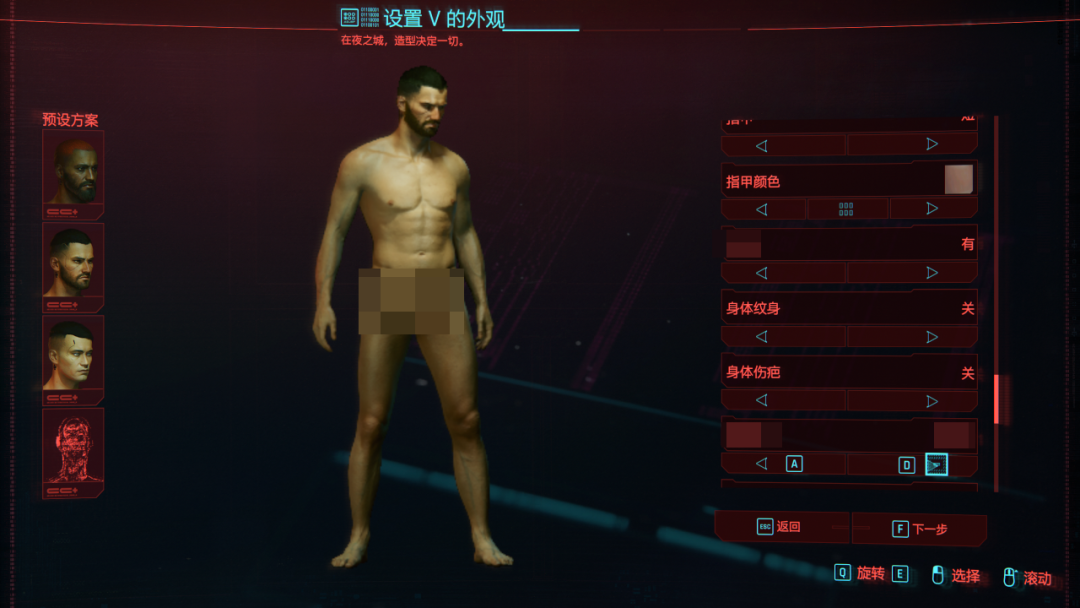Select the red wireframe head preset

pyautogui.click(x=73, y=446)
